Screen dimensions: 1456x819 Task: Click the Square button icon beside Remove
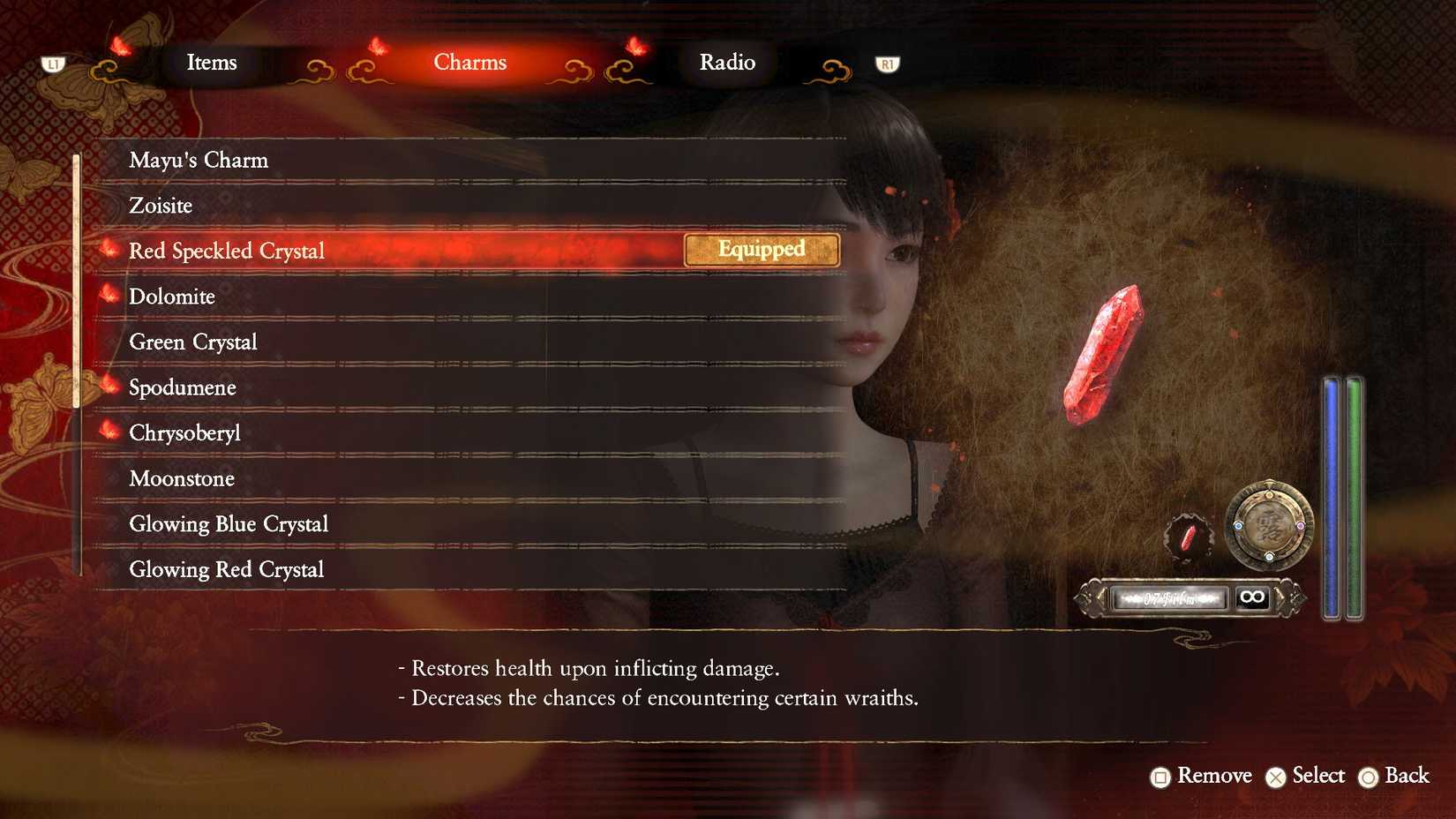1159,777
